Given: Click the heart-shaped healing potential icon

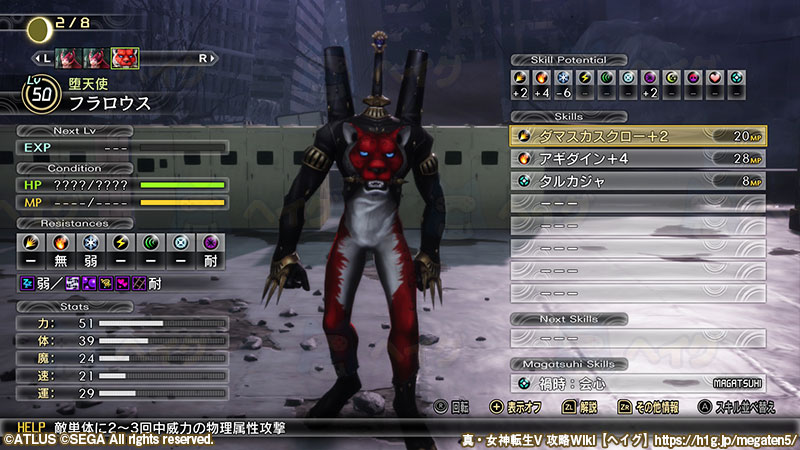Looking at the screenshot, I should (715, 77).
